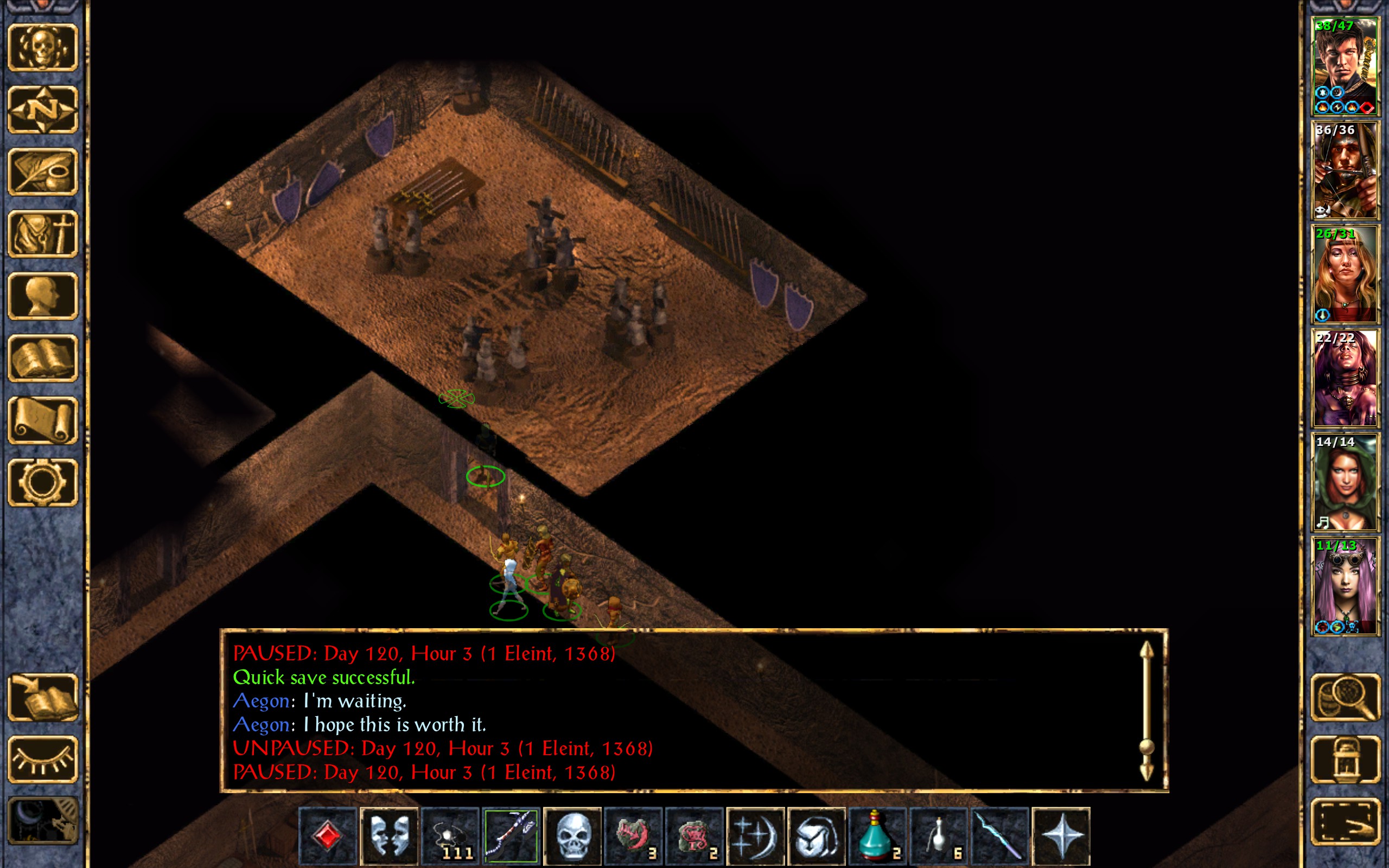Select the green-hooded redhead portrait
The width and height of the screenshot is (1389, 868).
pyautogui.click(x=1345, y=482)
